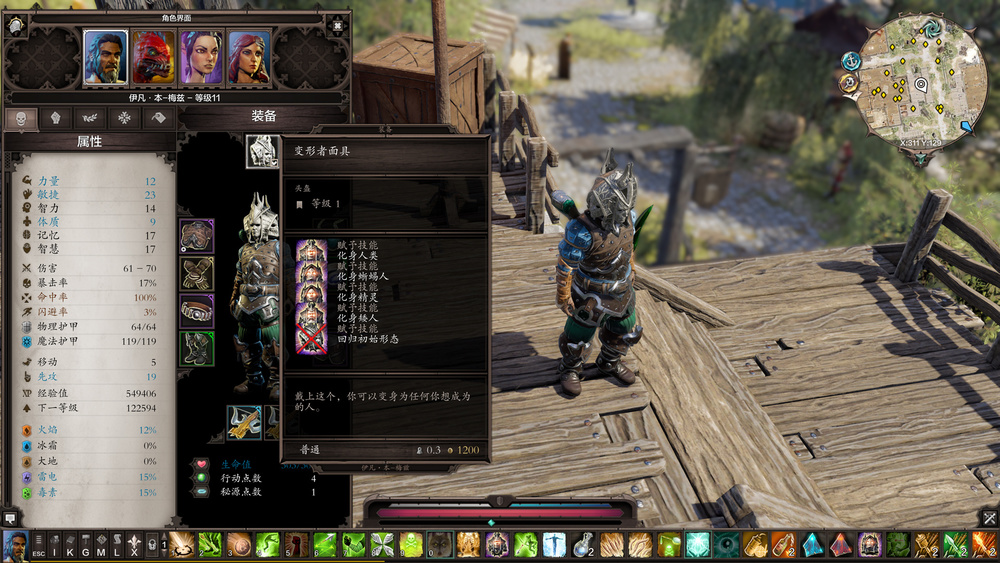Select the equipped belt slot
Image resolution: width=1000 pixels, height=563 pixels.
[x=197, y=311]
